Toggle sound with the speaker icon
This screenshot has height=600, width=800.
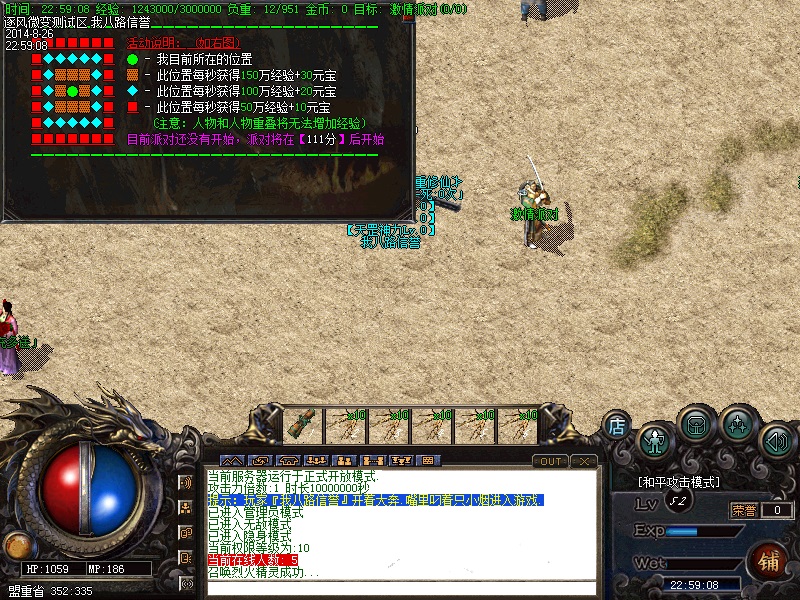pyautogui.click(x=777, y=439)
